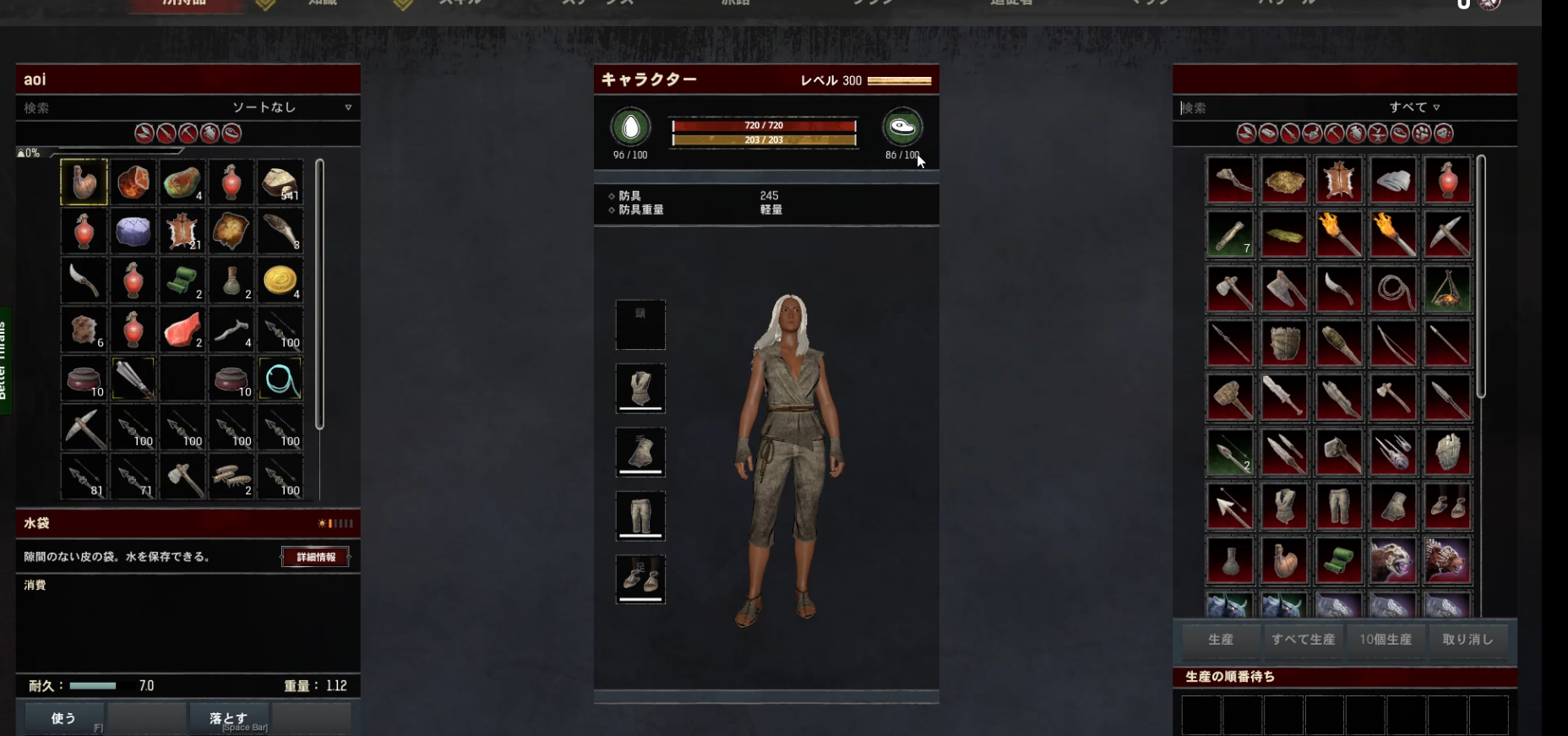
Task: Expand the 消費 consumption section
Action: 34,586
